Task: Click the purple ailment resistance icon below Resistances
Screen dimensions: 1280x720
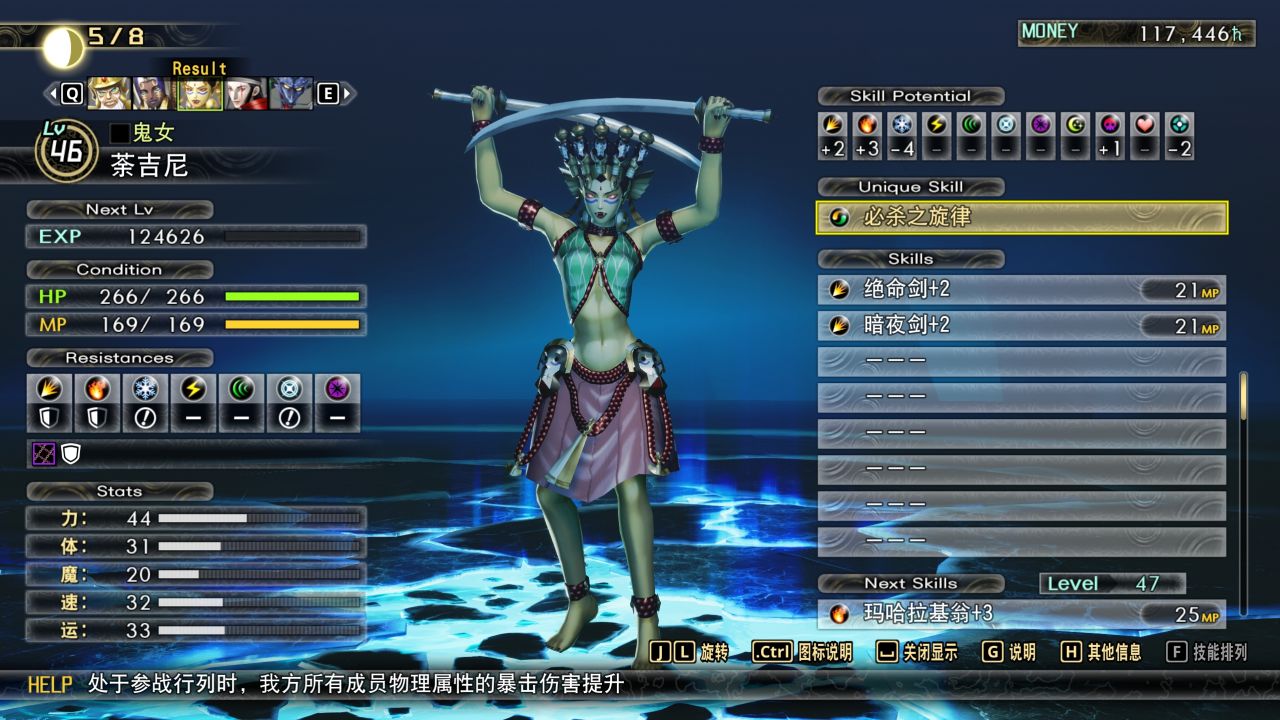Action: click(44, 454)
